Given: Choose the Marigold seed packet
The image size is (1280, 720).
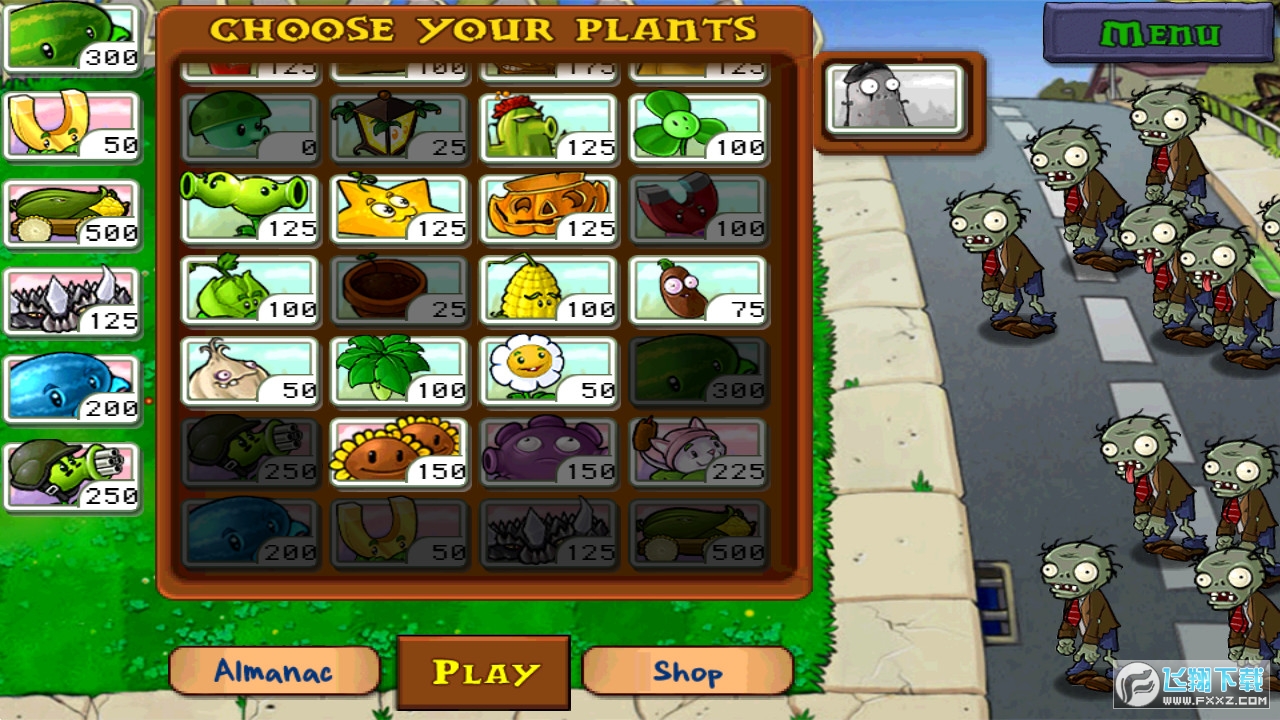Looking at the screenshot, I should [x=548, y=371].
